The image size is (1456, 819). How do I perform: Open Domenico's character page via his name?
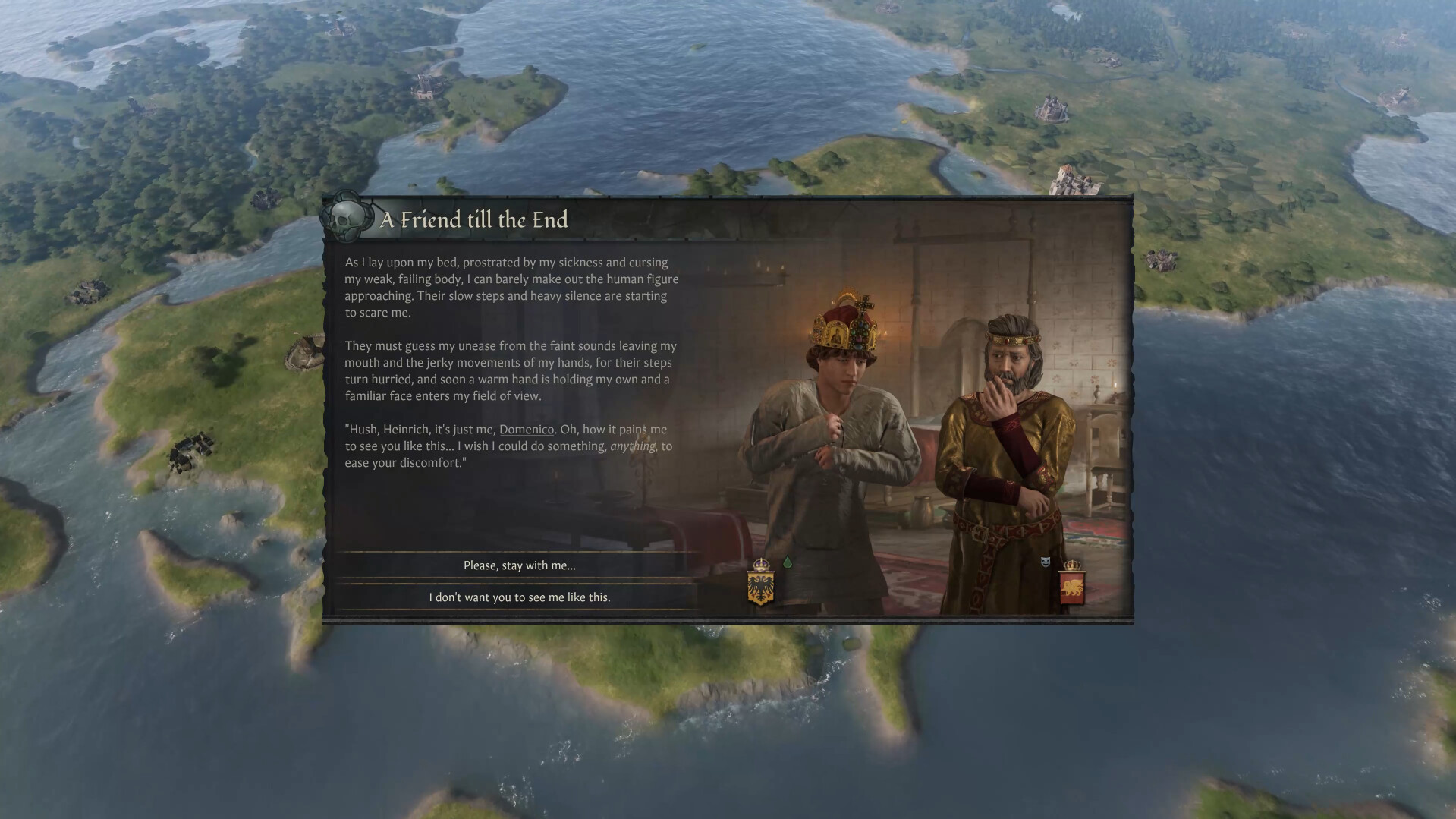coord(527,429)
